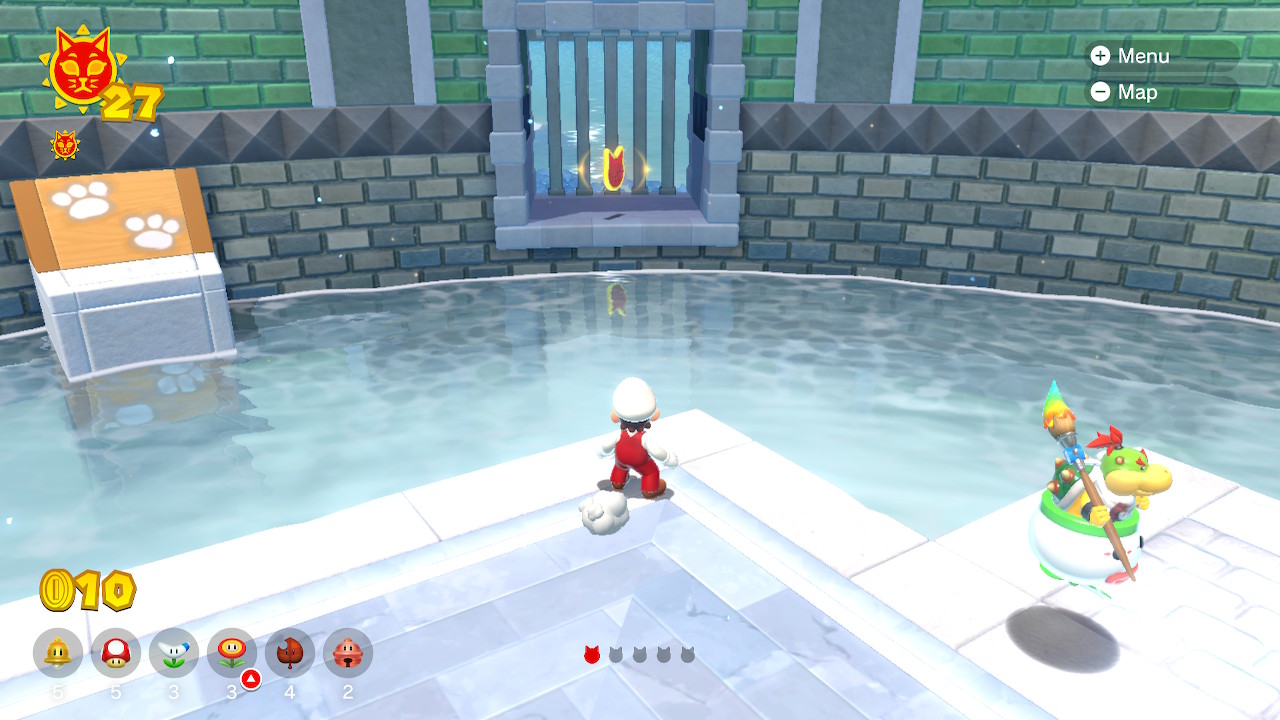Use the stored Fire Flower power-up
1280x720 pixels.
tap(232, 653)
